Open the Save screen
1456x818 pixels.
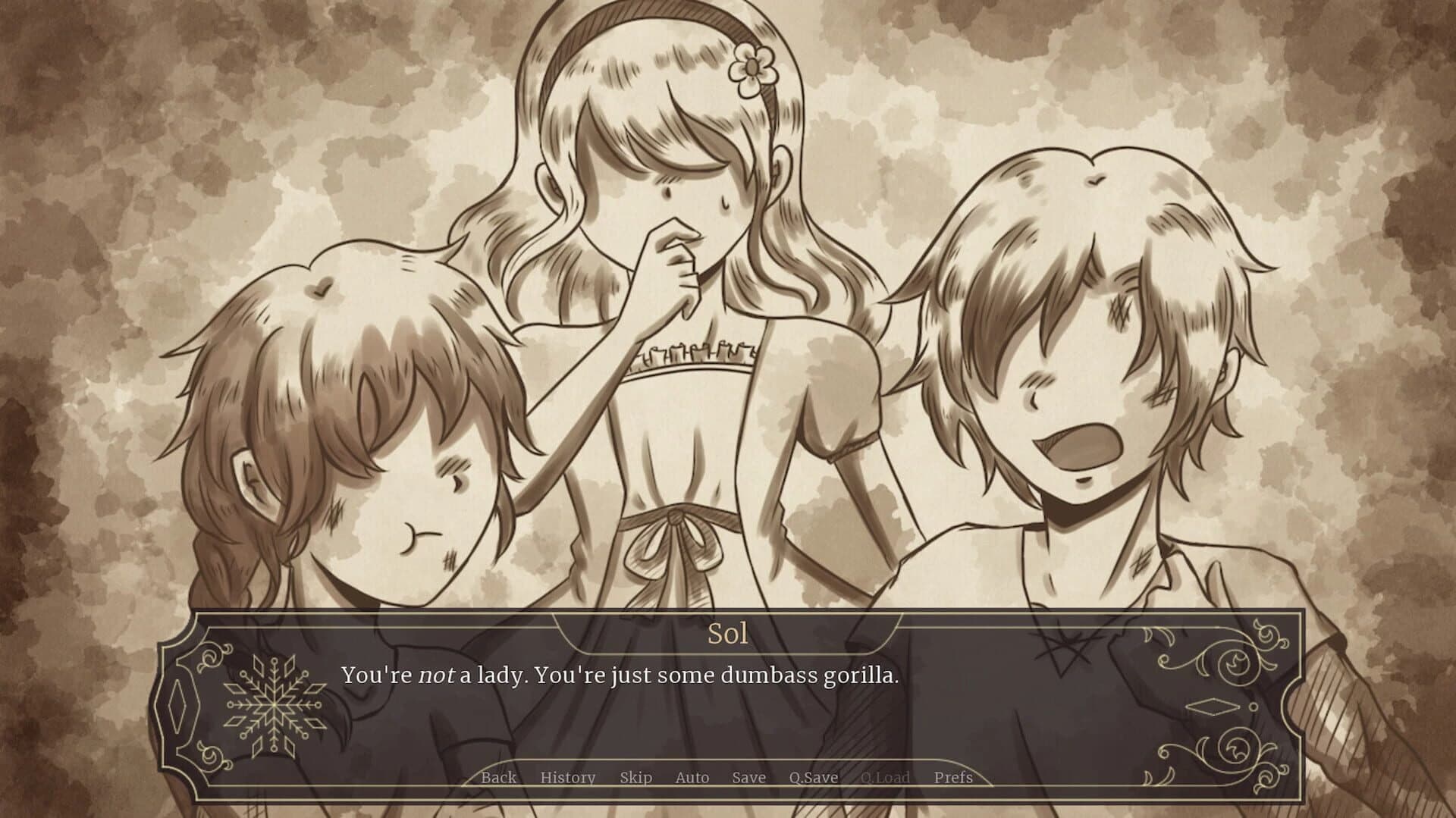pyautogui.click(x=748, y=778)
